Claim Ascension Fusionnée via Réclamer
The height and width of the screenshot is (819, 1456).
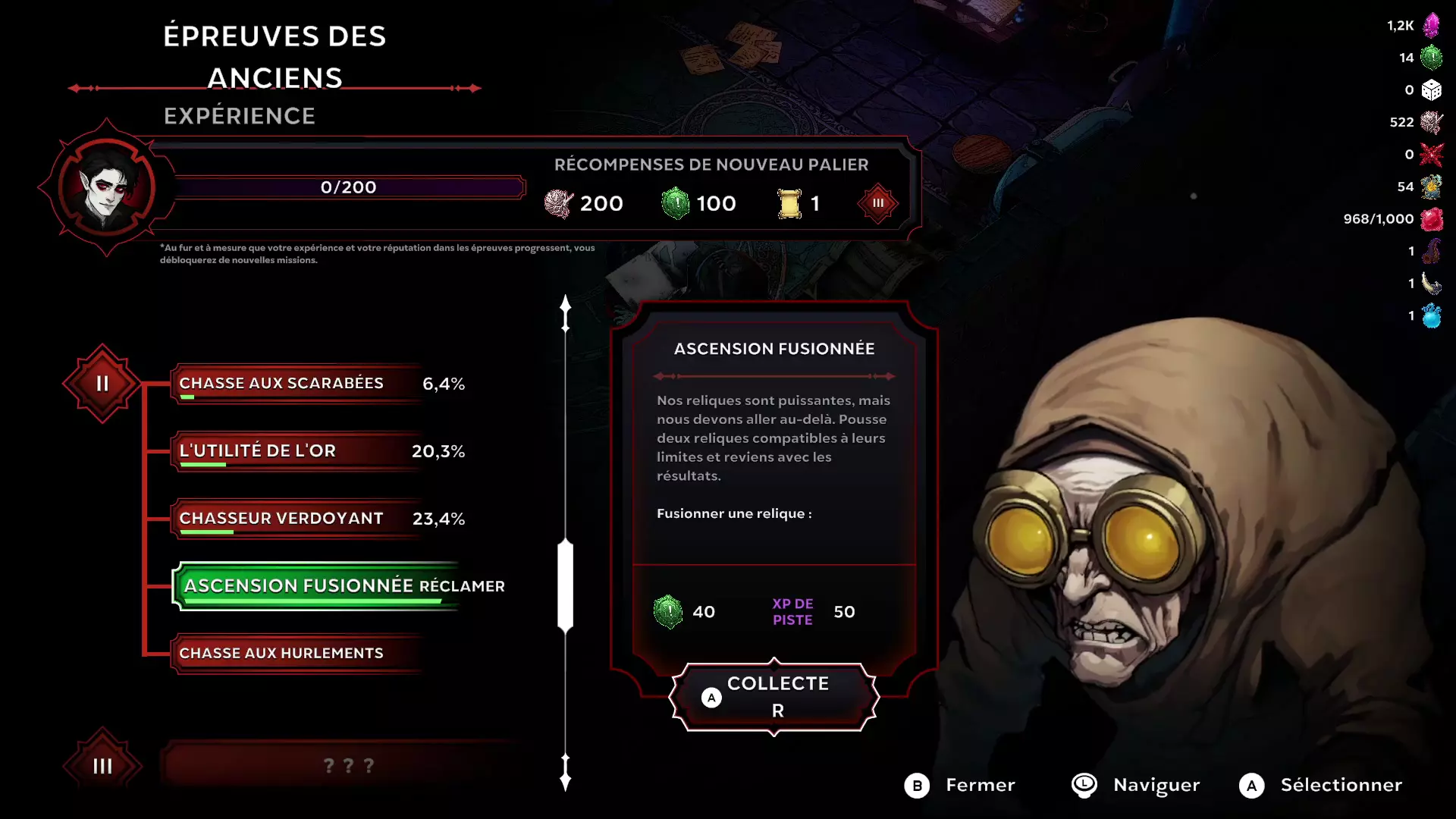click(318, 585)
